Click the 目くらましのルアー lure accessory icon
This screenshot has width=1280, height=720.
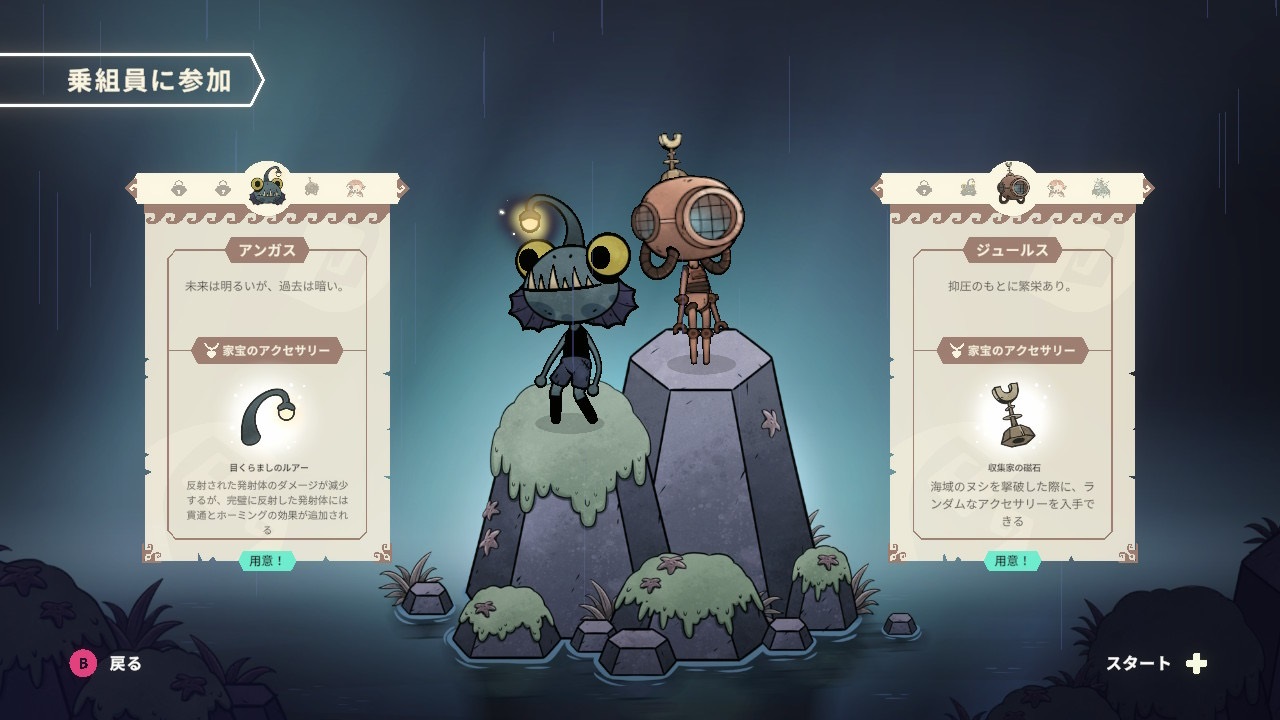click(267, 417)
